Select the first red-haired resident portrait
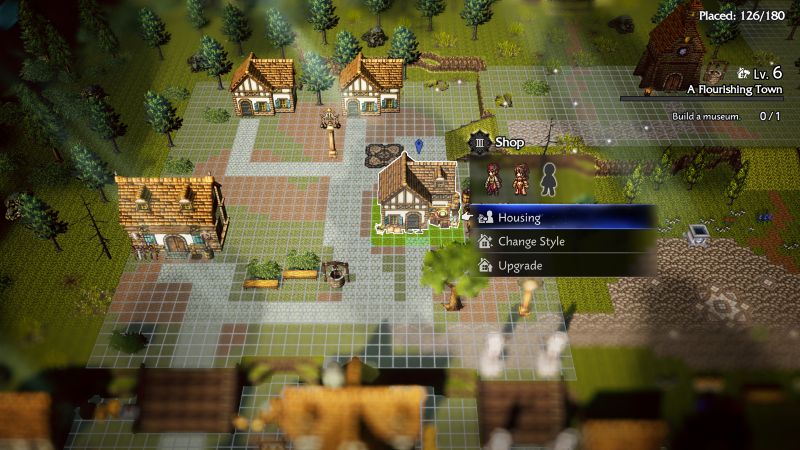The image size is (800, 450). (494, 178)
